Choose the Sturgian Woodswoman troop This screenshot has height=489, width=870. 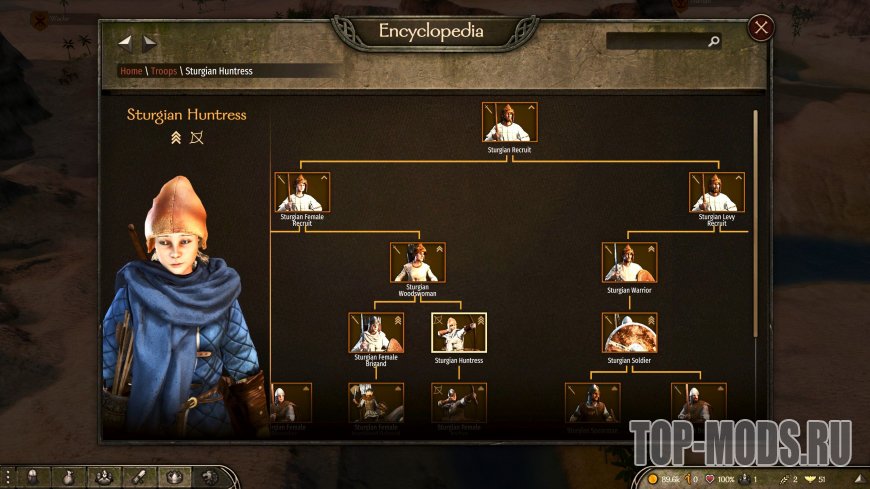(417, 262)
